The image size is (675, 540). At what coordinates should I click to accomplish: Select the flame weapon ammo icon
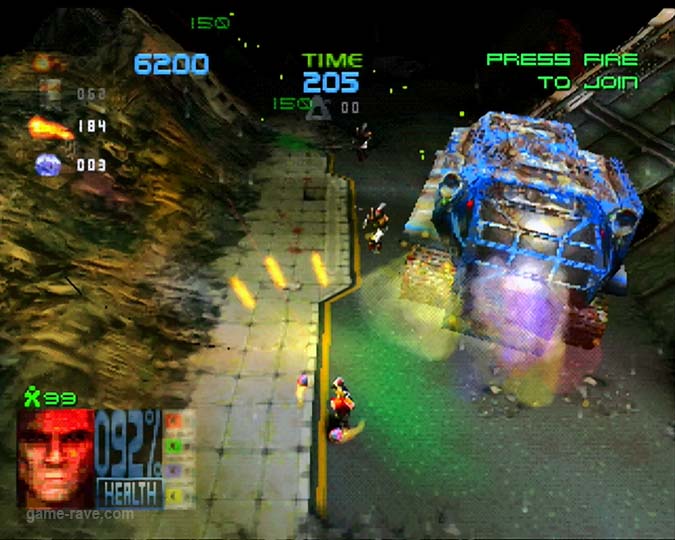[49, 127]
